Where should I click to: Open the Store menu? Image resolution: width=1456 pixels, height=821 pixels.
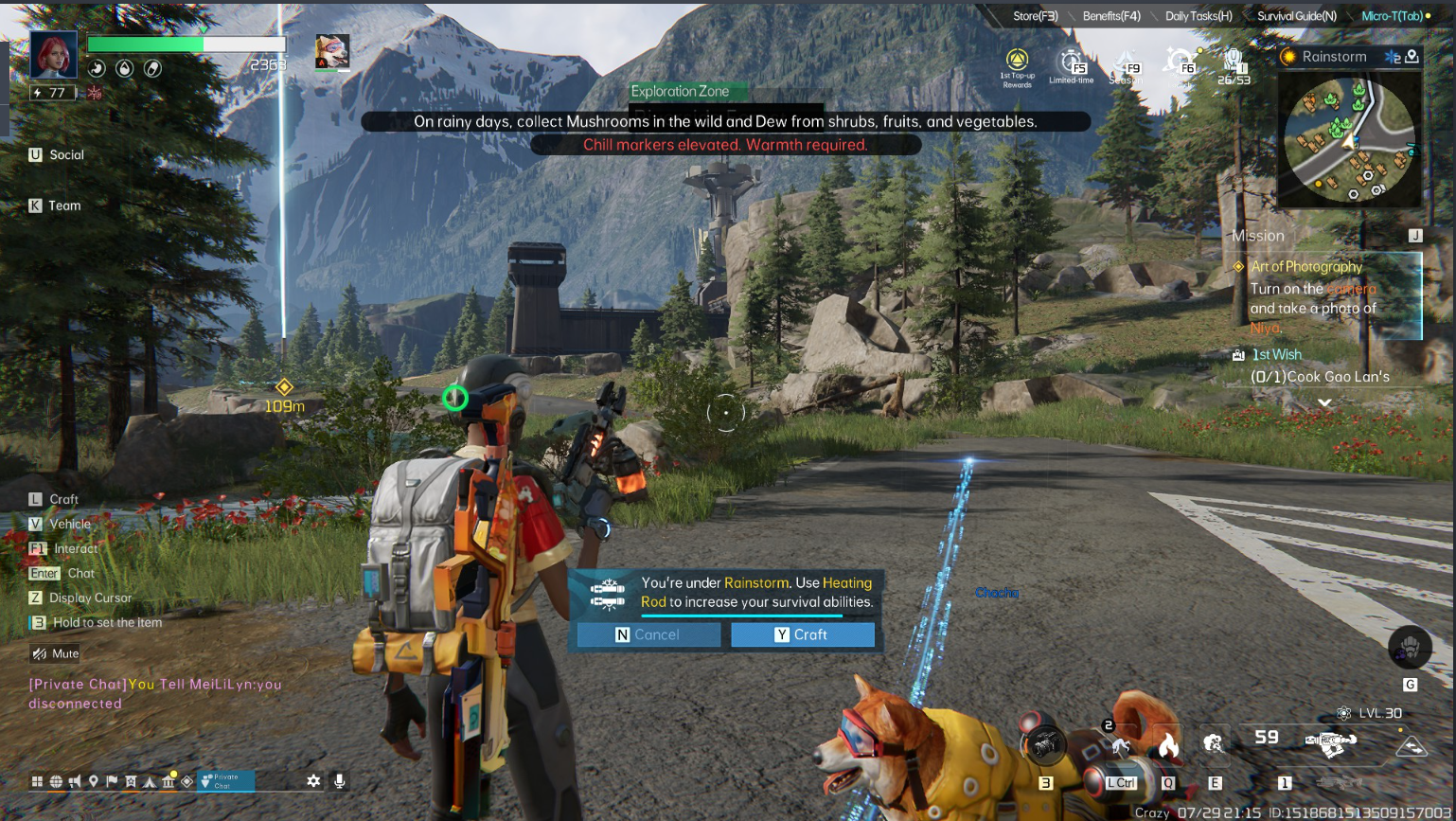coord(1035,16)
